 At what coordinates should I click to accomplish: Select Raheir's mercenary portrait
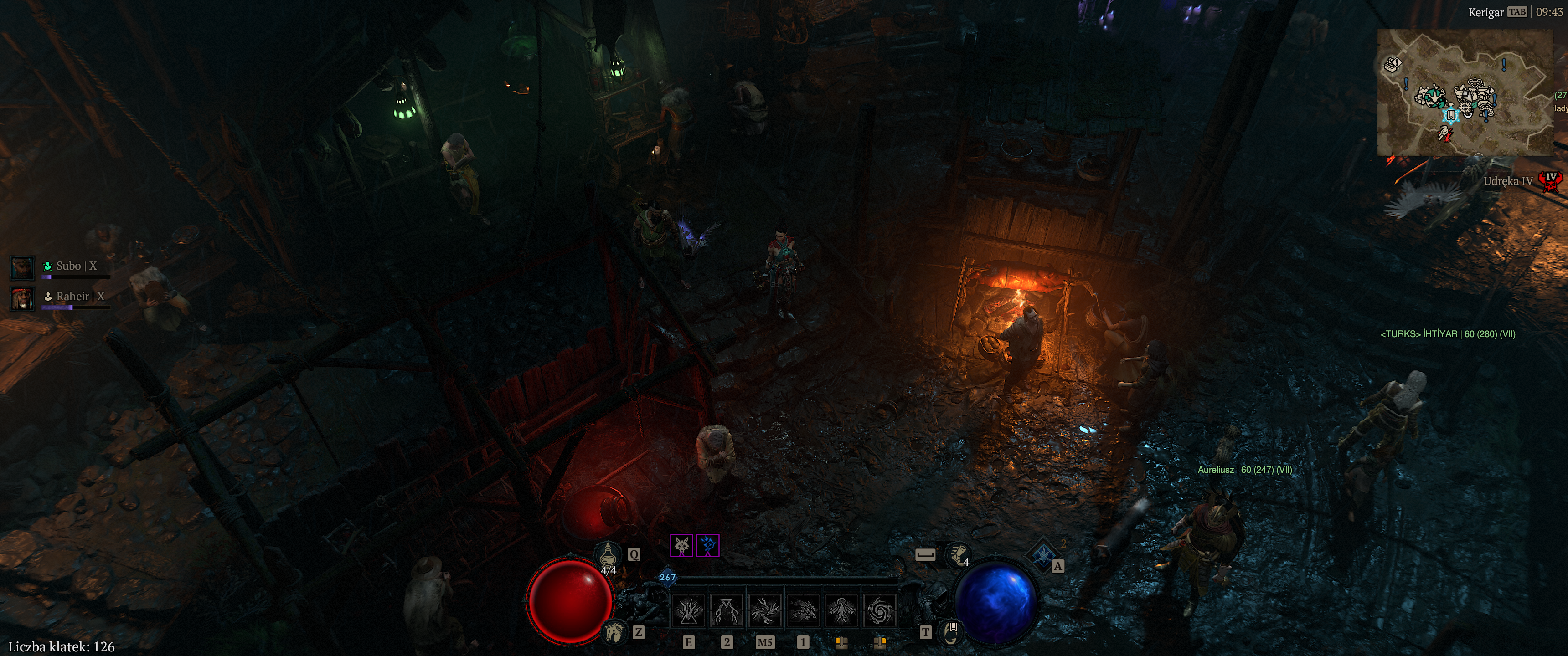22,298
